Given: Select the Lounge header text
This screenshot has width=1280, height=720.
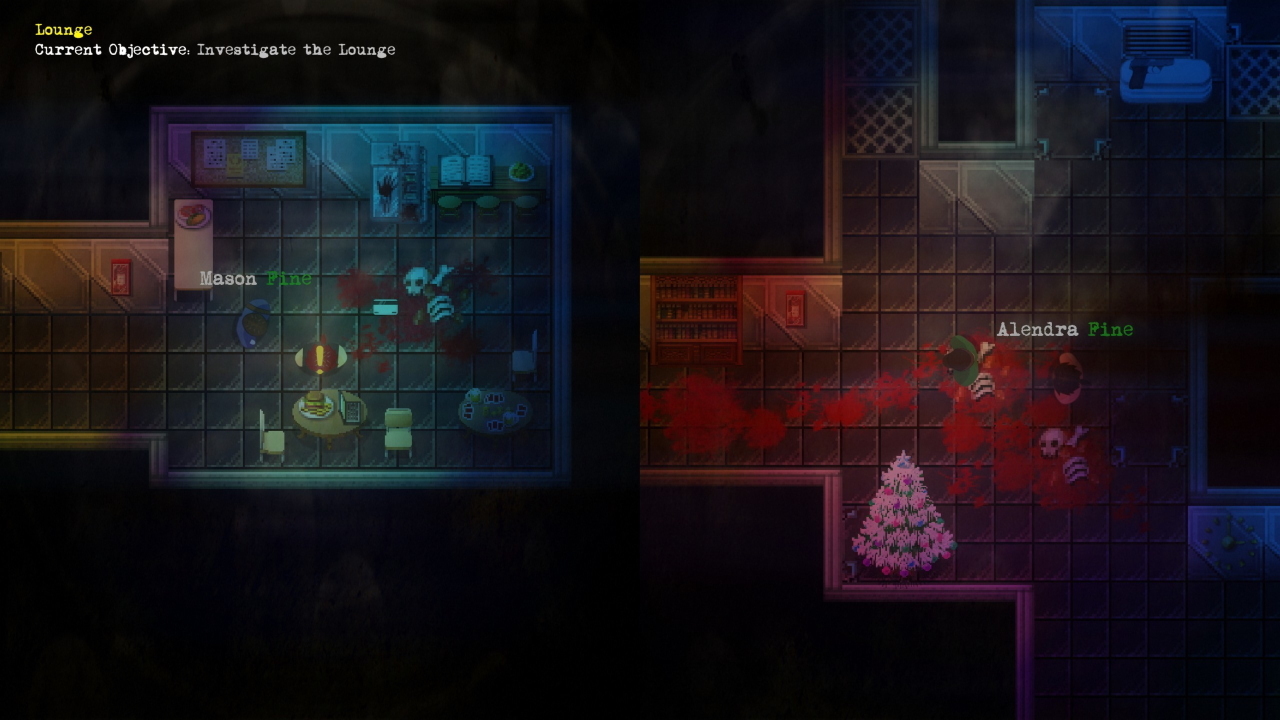Looking at the screenshot, I should tap(62, 29).
